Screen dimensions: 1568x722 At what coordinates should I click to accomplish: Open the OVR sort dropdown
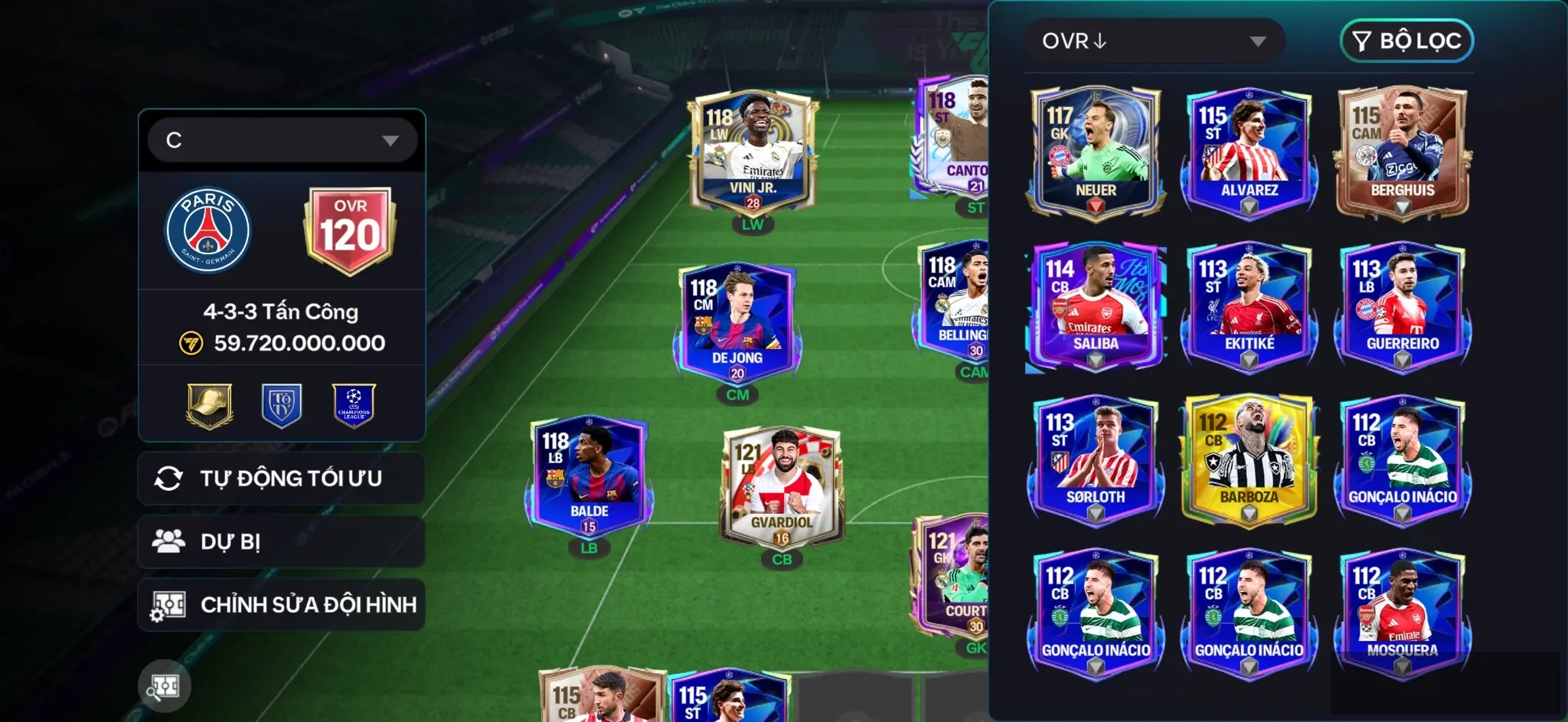point(1154,41)
